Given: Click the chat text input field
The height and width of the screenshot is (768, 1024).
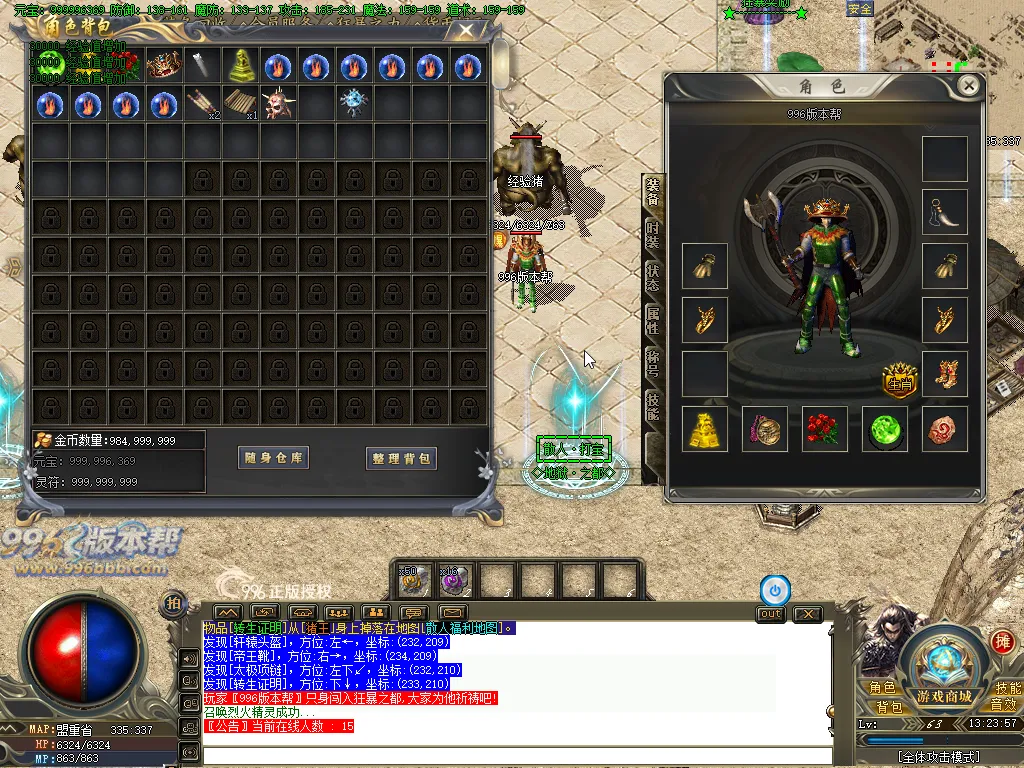Looking at the screenshot, I should click(515, 755).
